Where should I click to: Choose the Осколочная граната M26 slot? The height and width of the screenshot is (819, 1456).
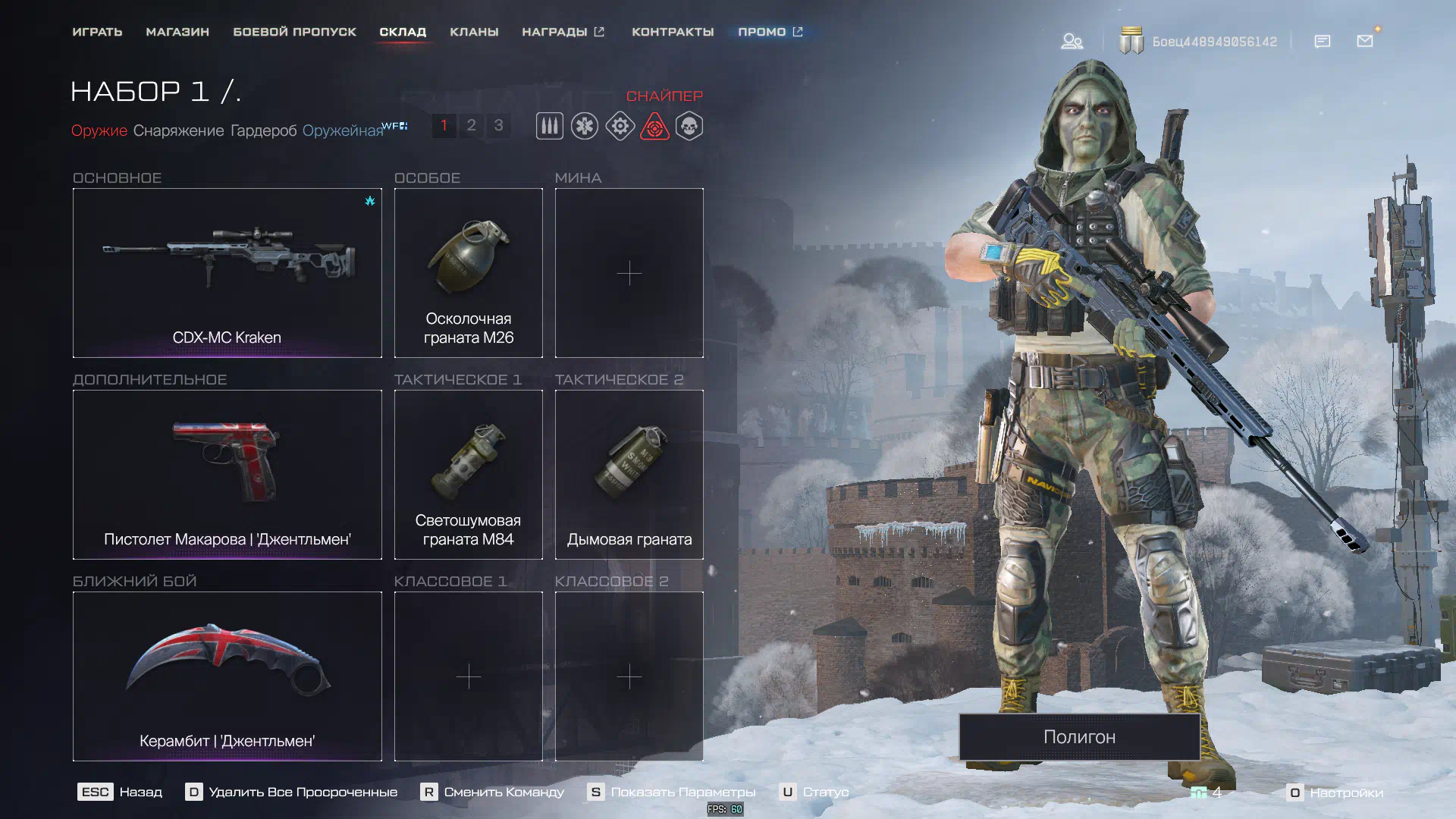[x=468, y=272]
